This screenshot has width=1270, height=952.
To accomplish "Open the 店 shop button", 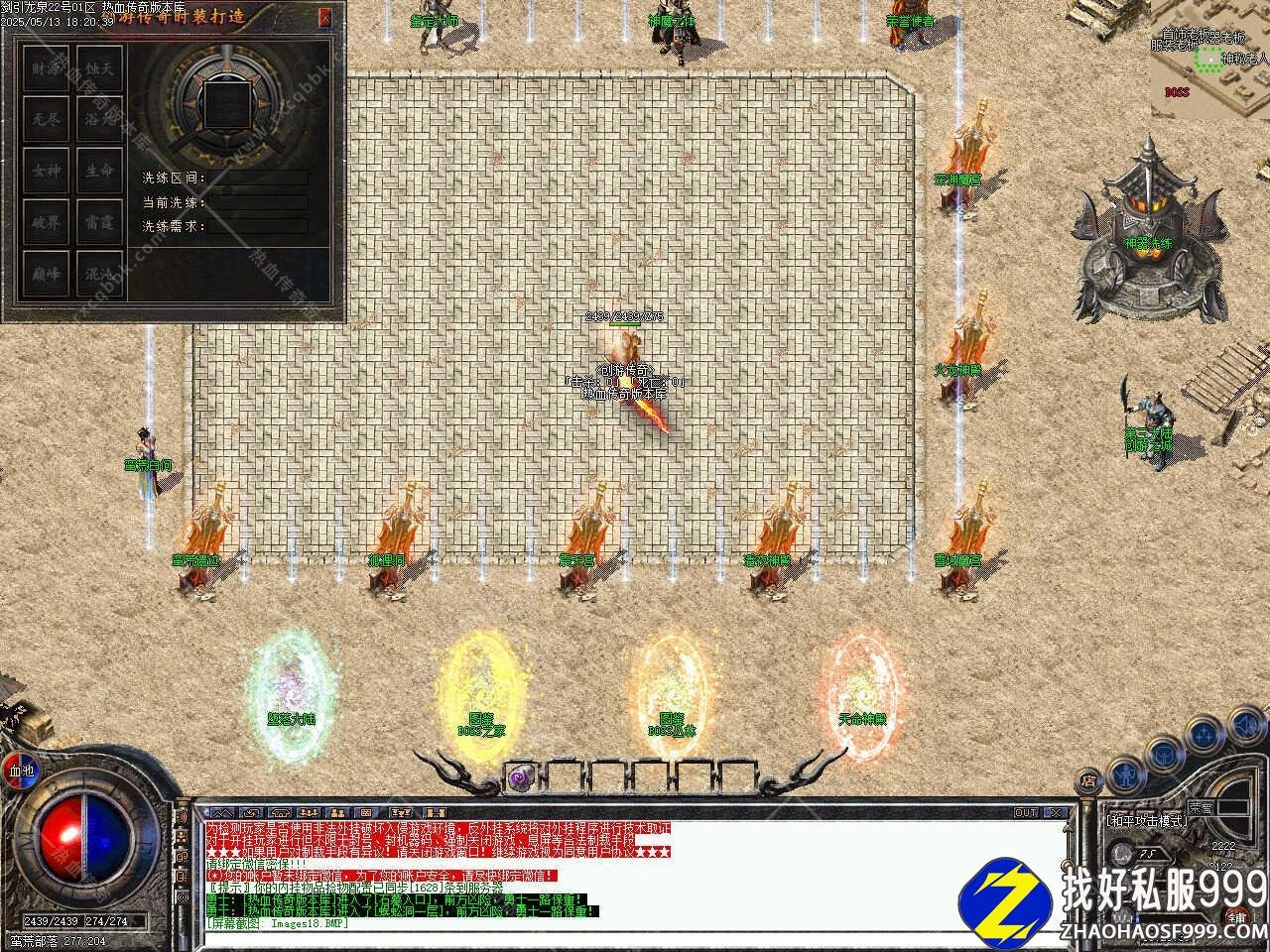I will pyautogui.click(x=1090, y=779).
